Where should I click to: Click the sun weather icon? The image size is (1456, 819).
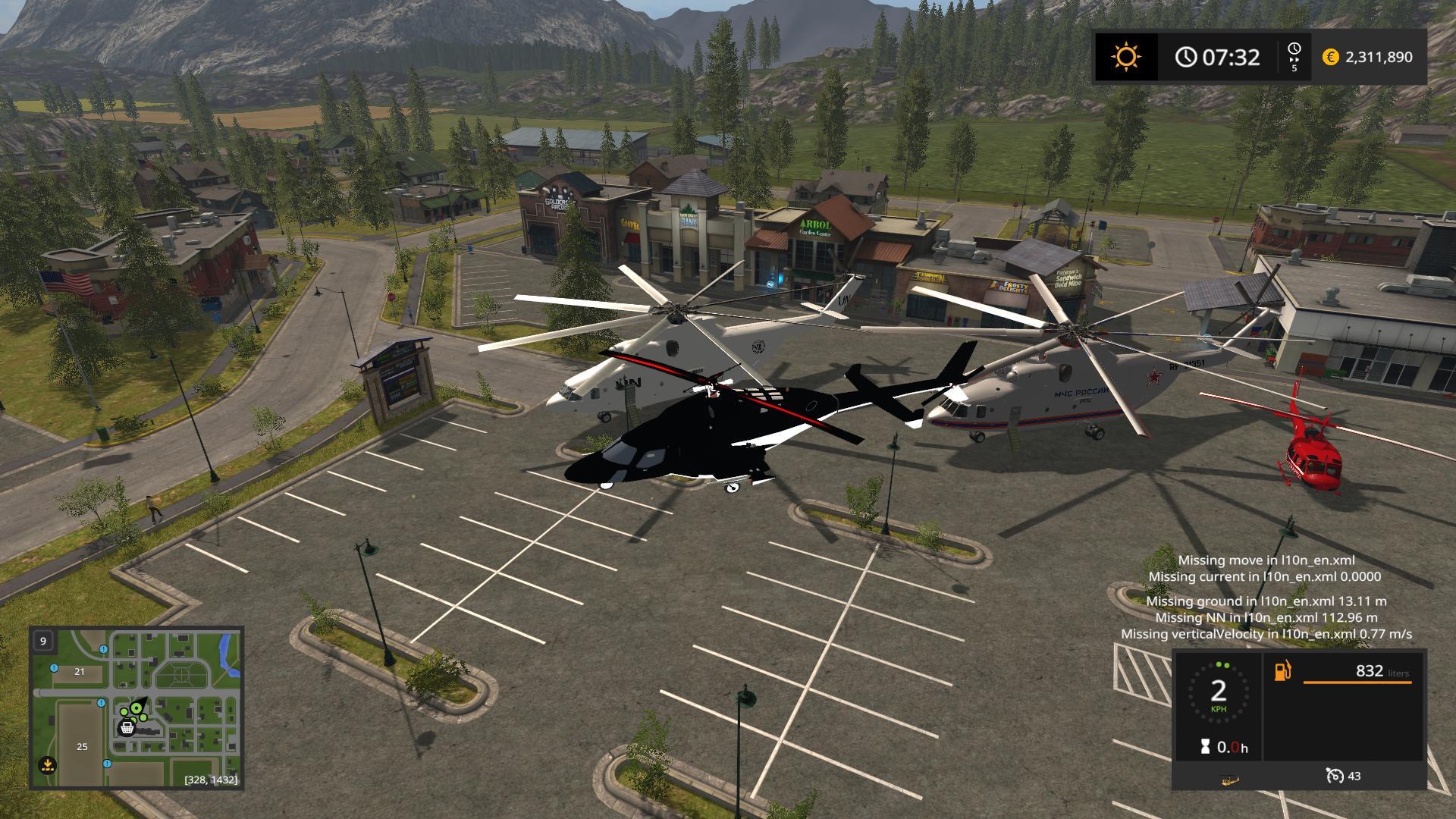pyautogui.click(x=1125, y=57)
